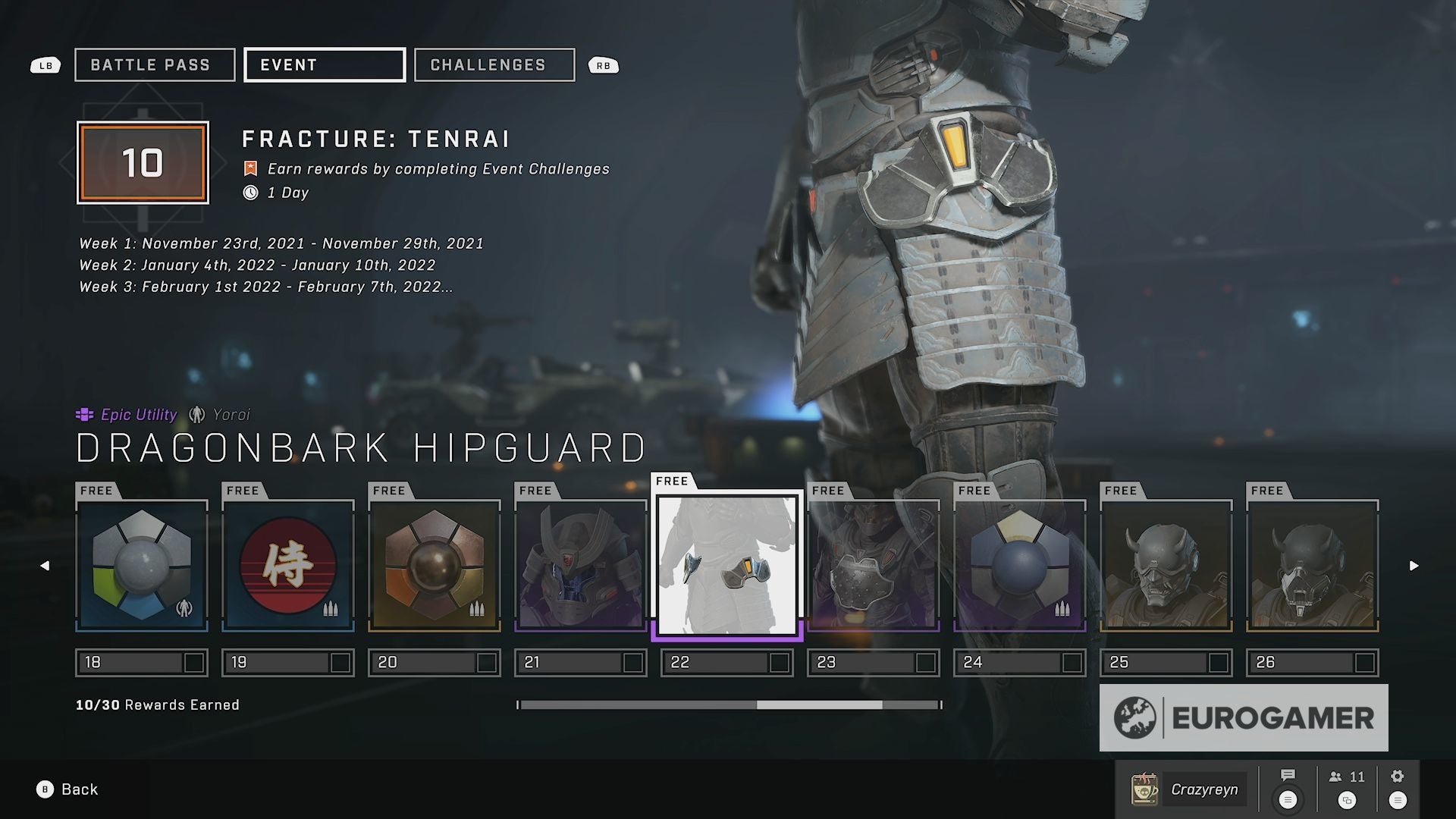The image size is (1456, 819).
Task: Select the tier 20 bronze coating reward
Action: coord(435,566)
